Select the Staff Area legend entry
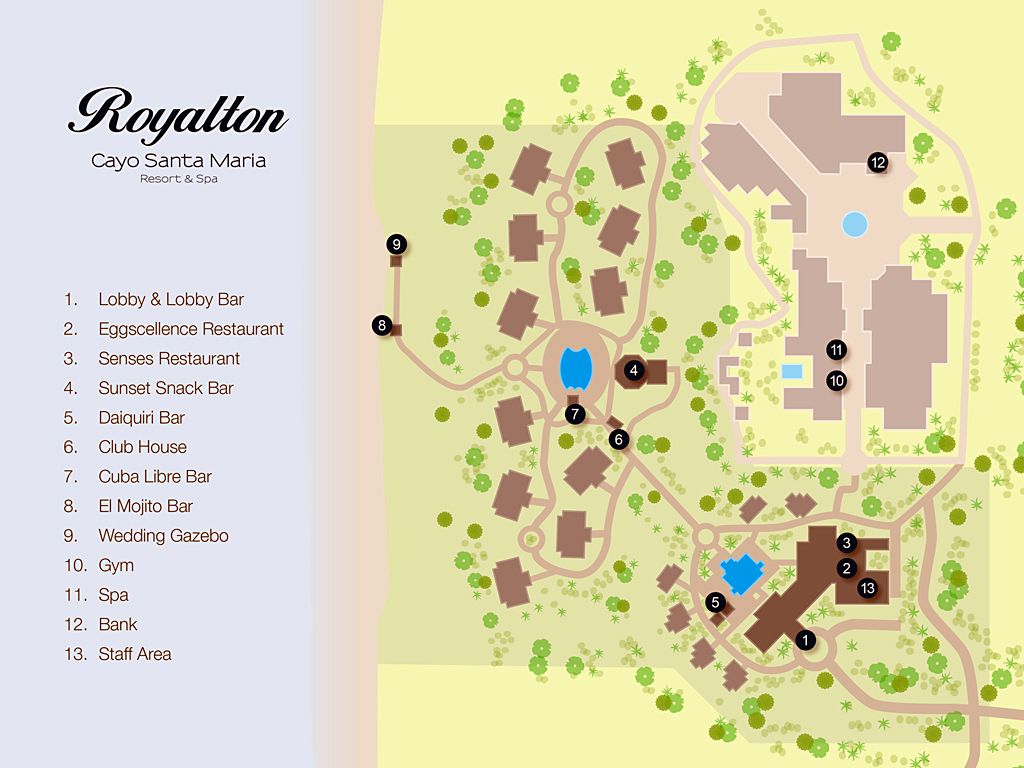 pyautogui.click(x=134, y=654)
